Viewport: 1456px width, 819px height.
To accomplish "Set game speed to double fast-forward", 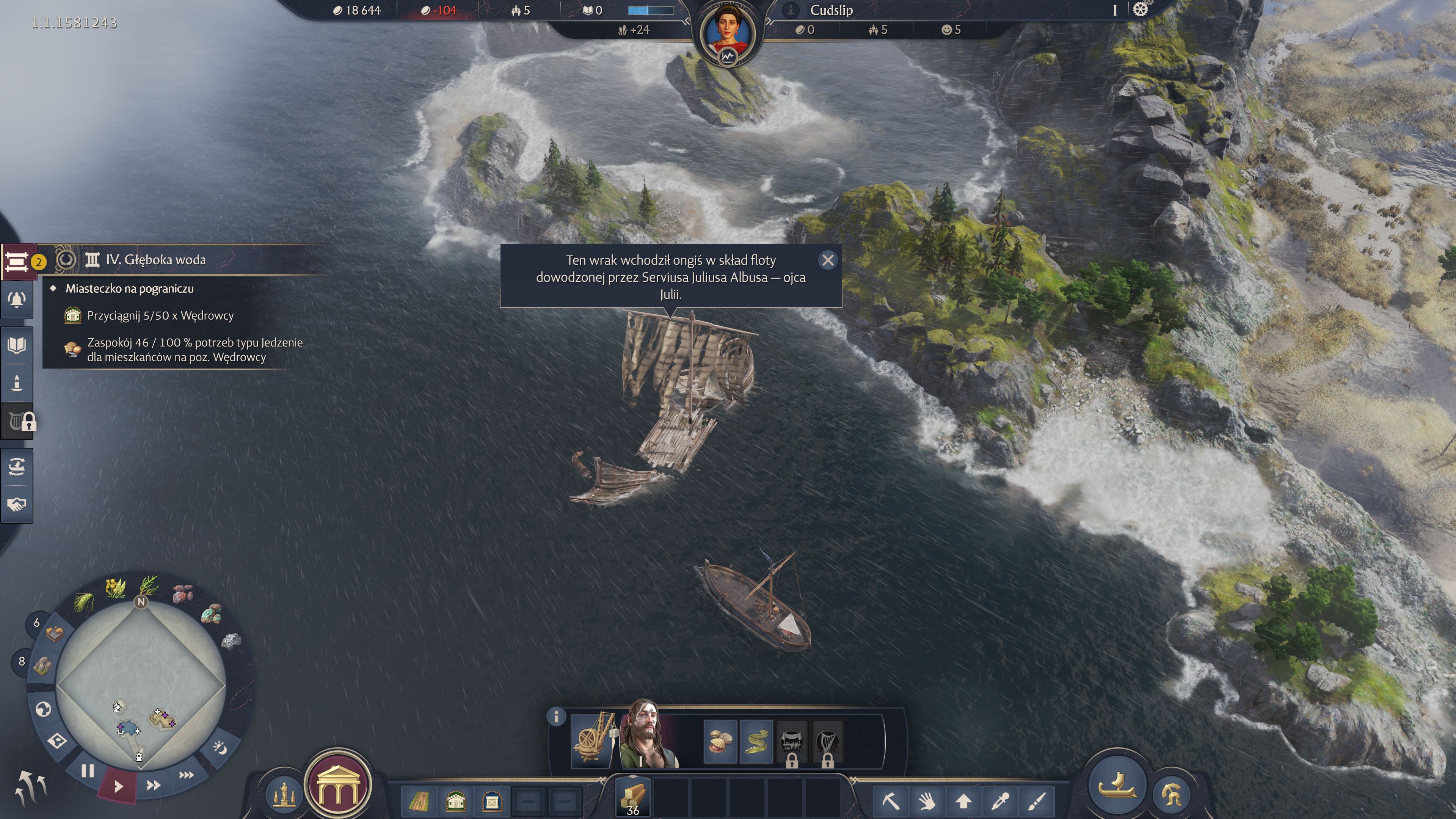I will [x=153, y=785].
